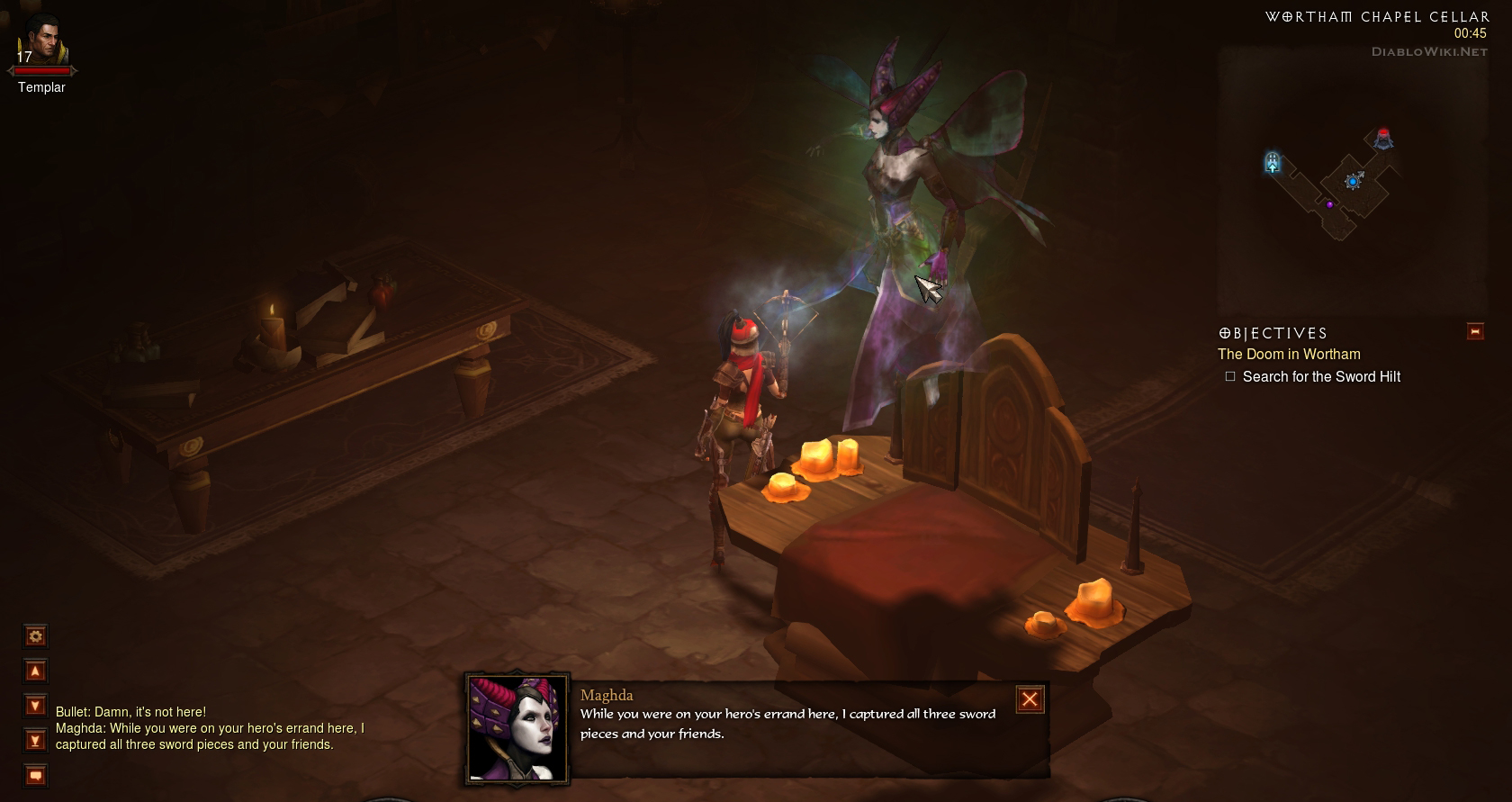This screenshot has width=1512, height=802.
Task: Jump to the bottom of the chat log
Action: pyautogui.click(x=35, y=741)
